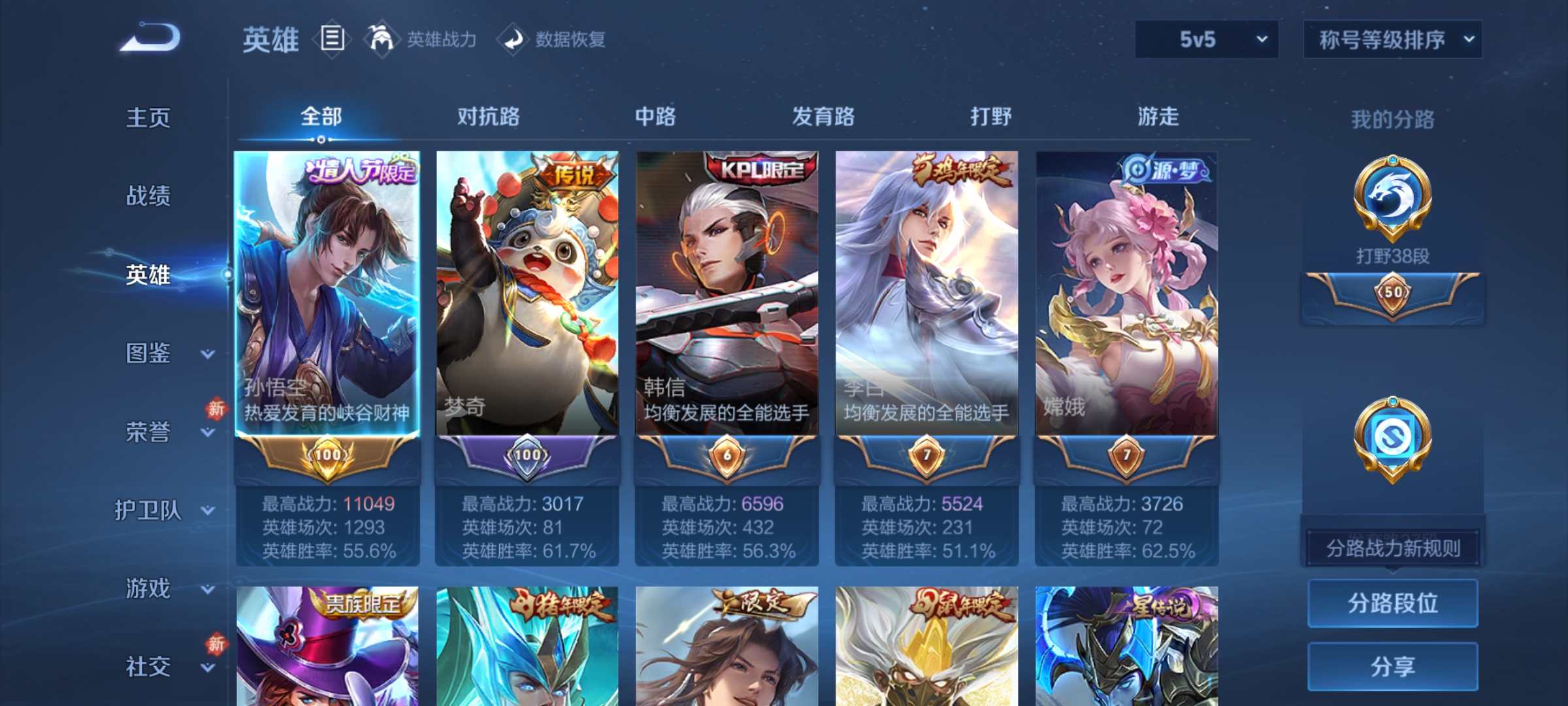The image size is (1568, 706).
Task: Open the 分路段位 button
Action: (x=1392, y=603)
